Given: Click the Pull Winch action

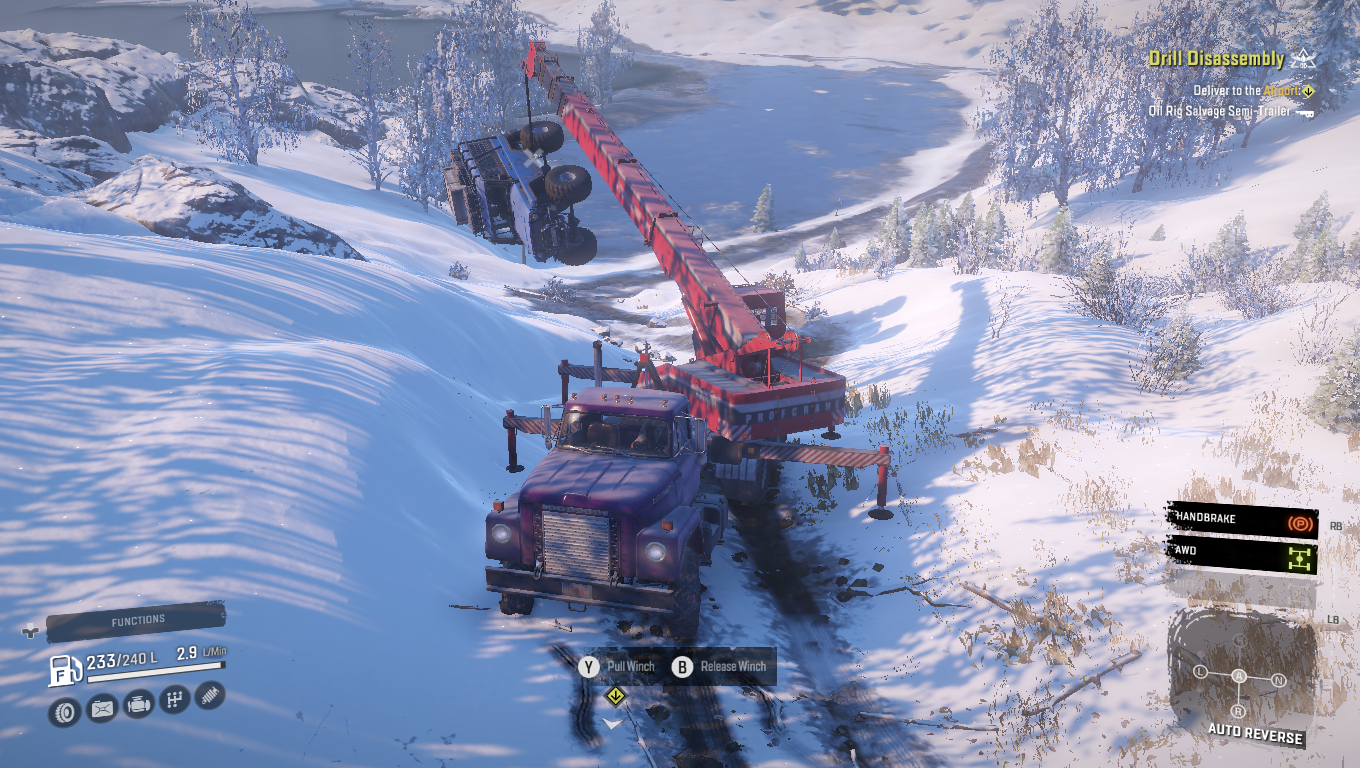Looking at the screenshot, I should coord(618,666).
